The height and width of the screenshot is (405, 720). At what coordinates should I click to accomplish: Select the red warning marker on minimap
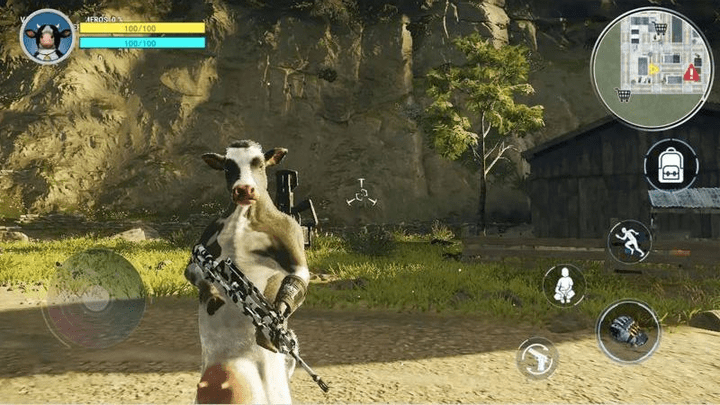[x=691, y=72]
